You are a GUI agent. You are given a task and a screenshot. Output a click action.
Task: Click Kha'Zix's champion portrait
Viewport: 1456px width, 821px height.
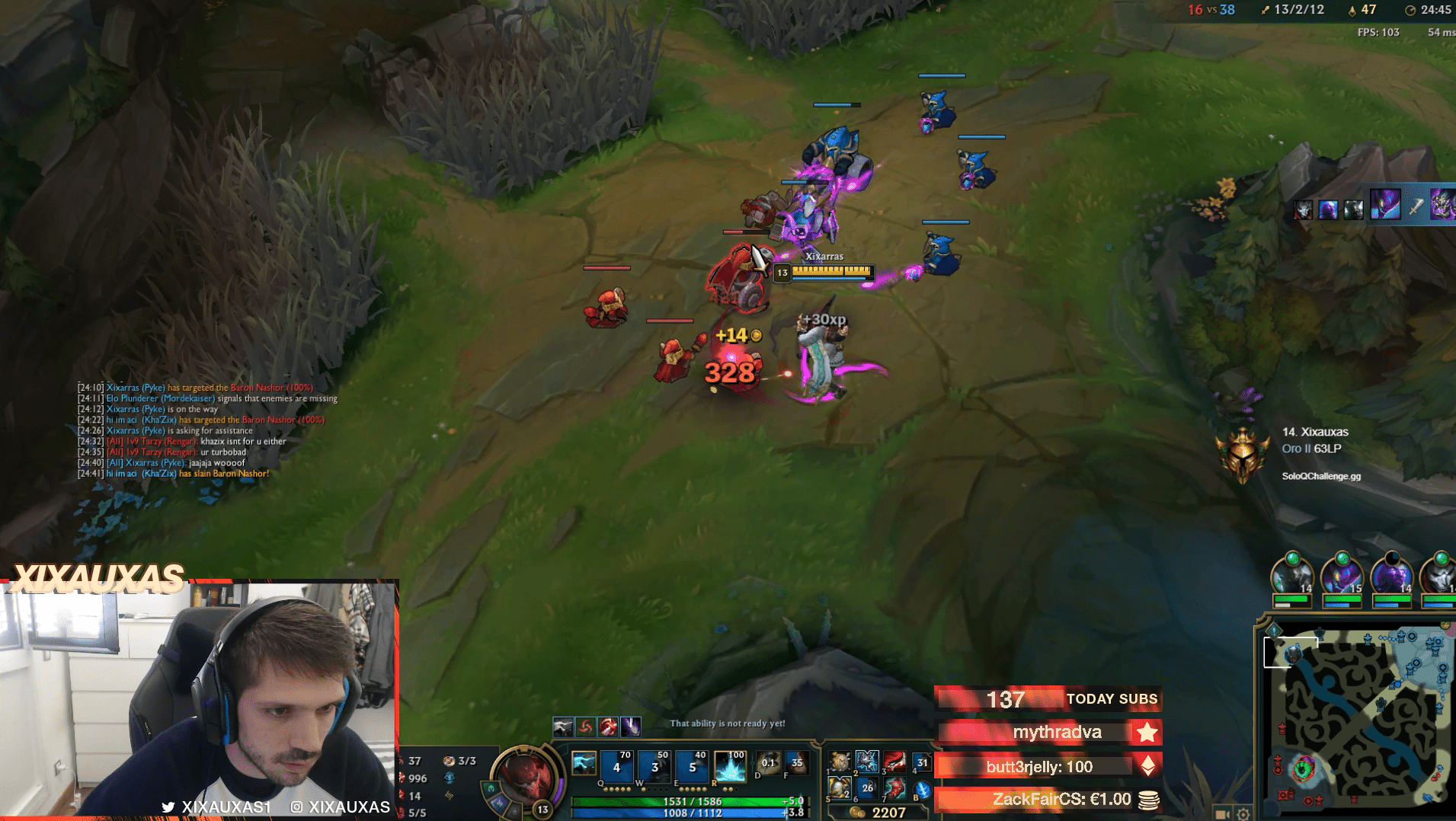click(1392, 577)
